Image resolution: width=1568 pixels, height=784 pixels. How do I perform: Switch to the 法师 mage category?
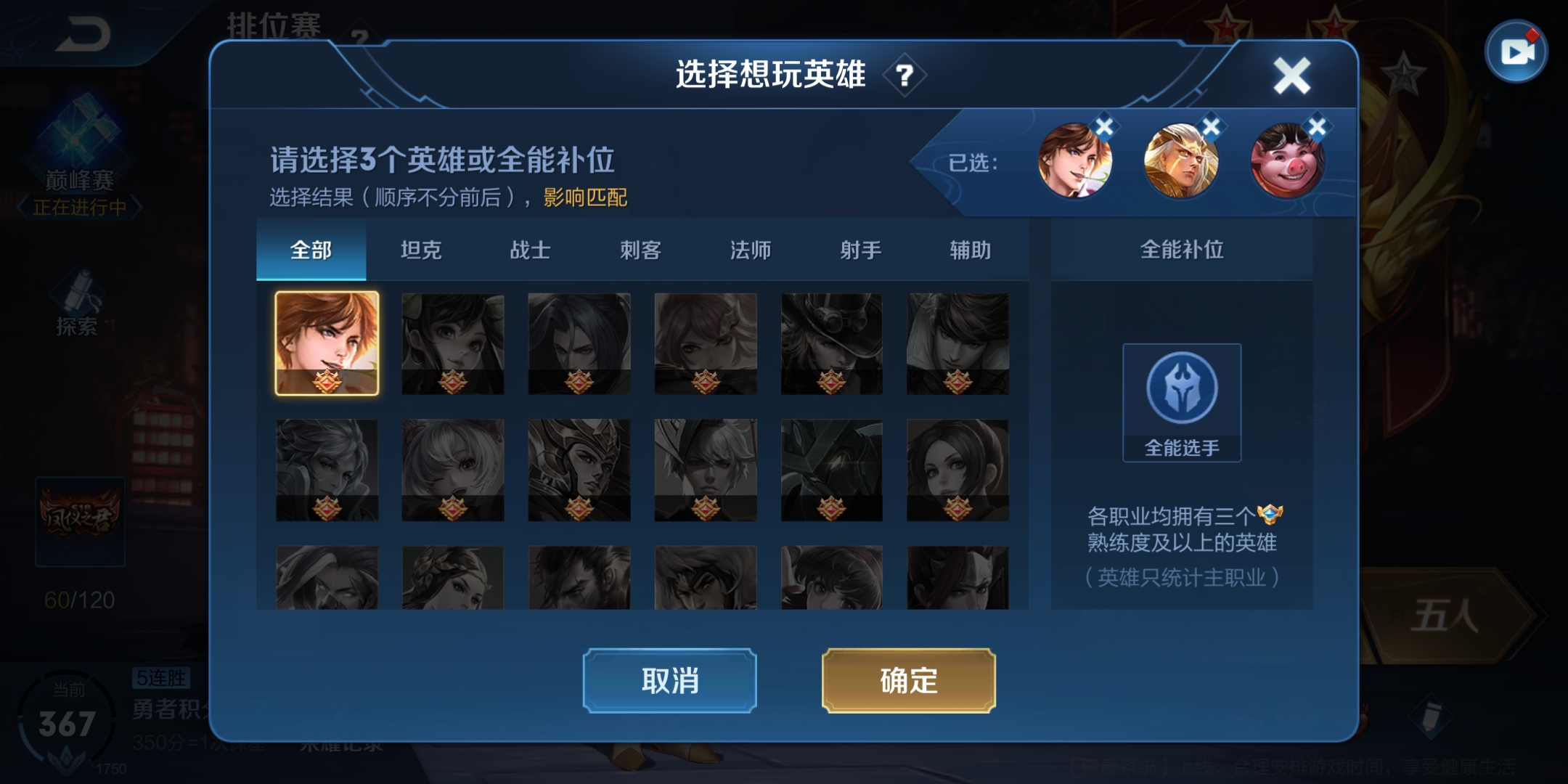coord(749,250)
